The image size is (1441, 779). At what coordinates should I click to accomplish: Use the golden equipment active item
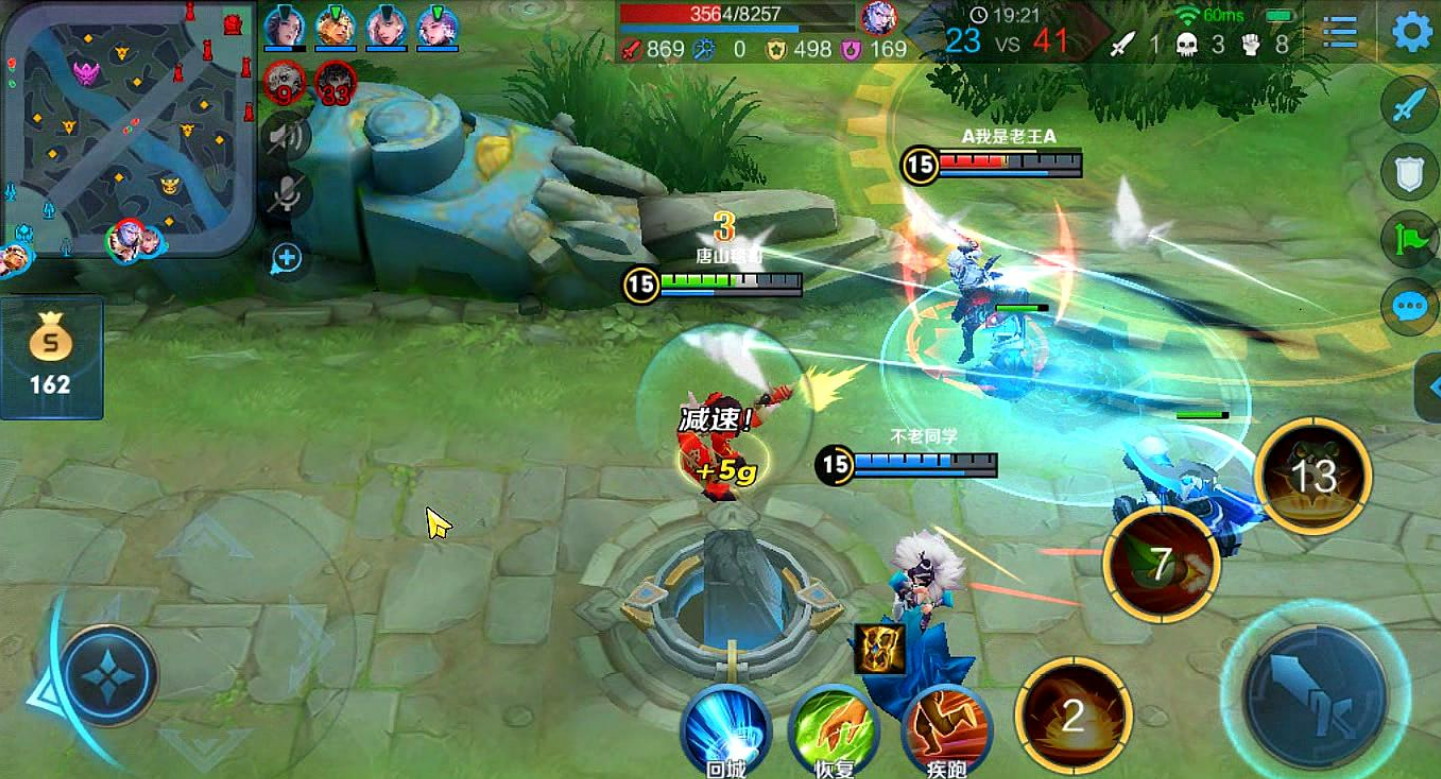(879, 648)
